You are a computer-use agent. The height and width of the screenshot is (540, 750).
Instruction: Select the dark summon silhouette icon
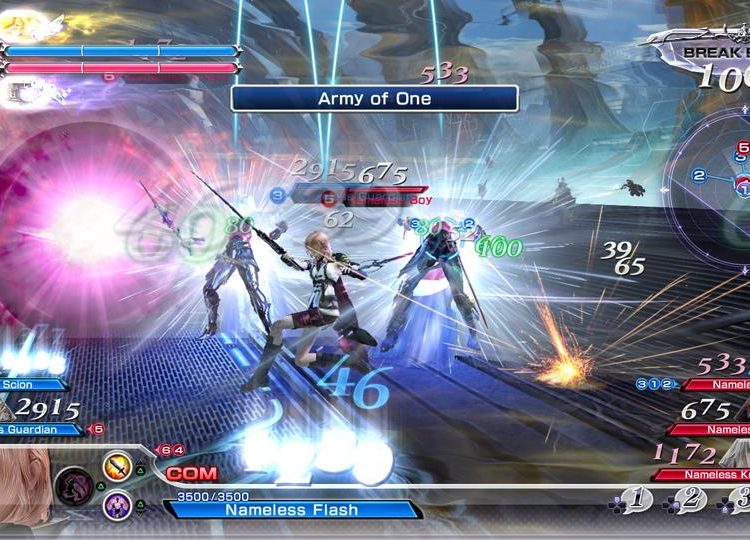(x=73, y=487)
